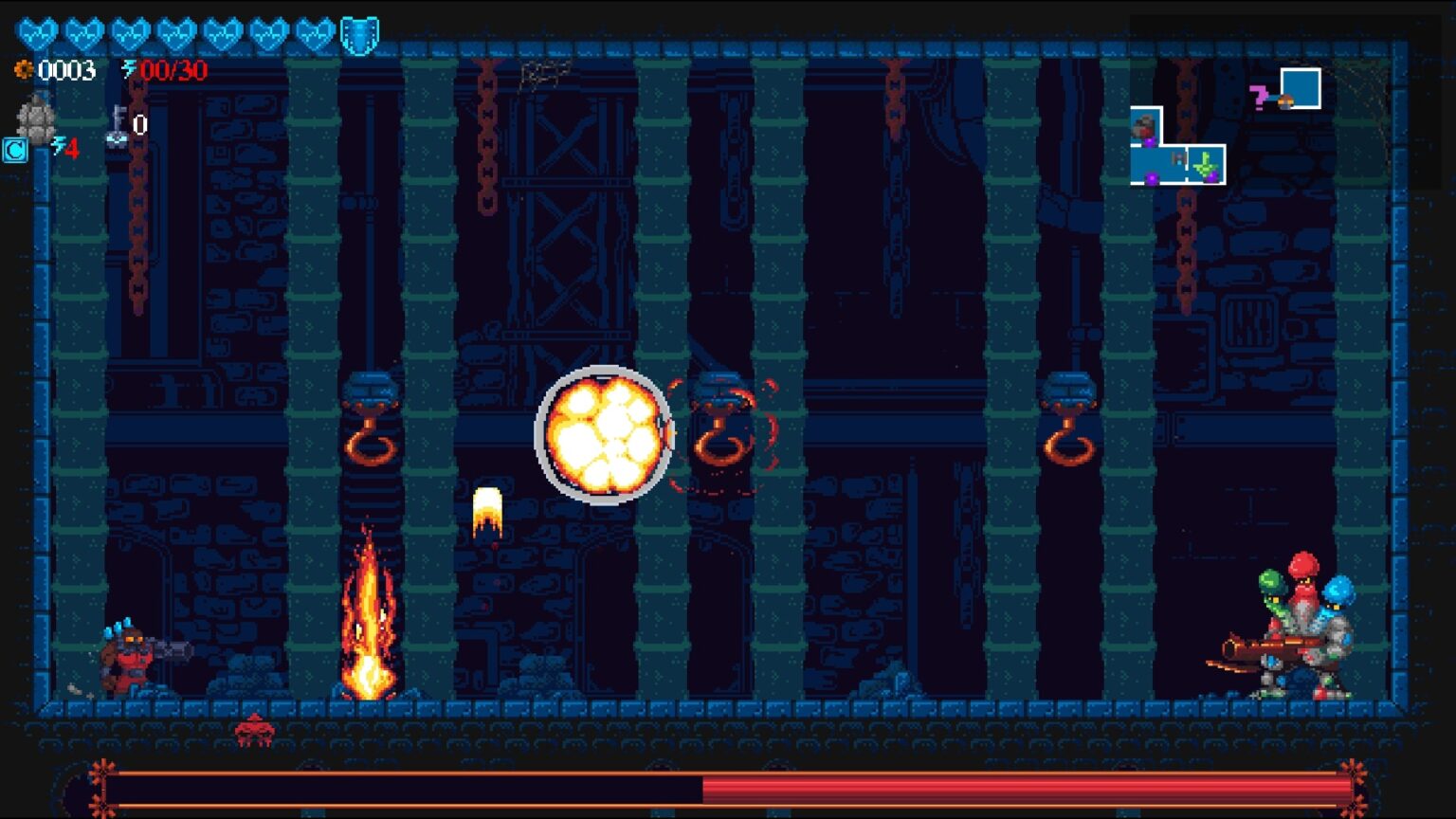Click the orange gear currency icon
The image size is (1456, 819).
(x=24, y=70)
